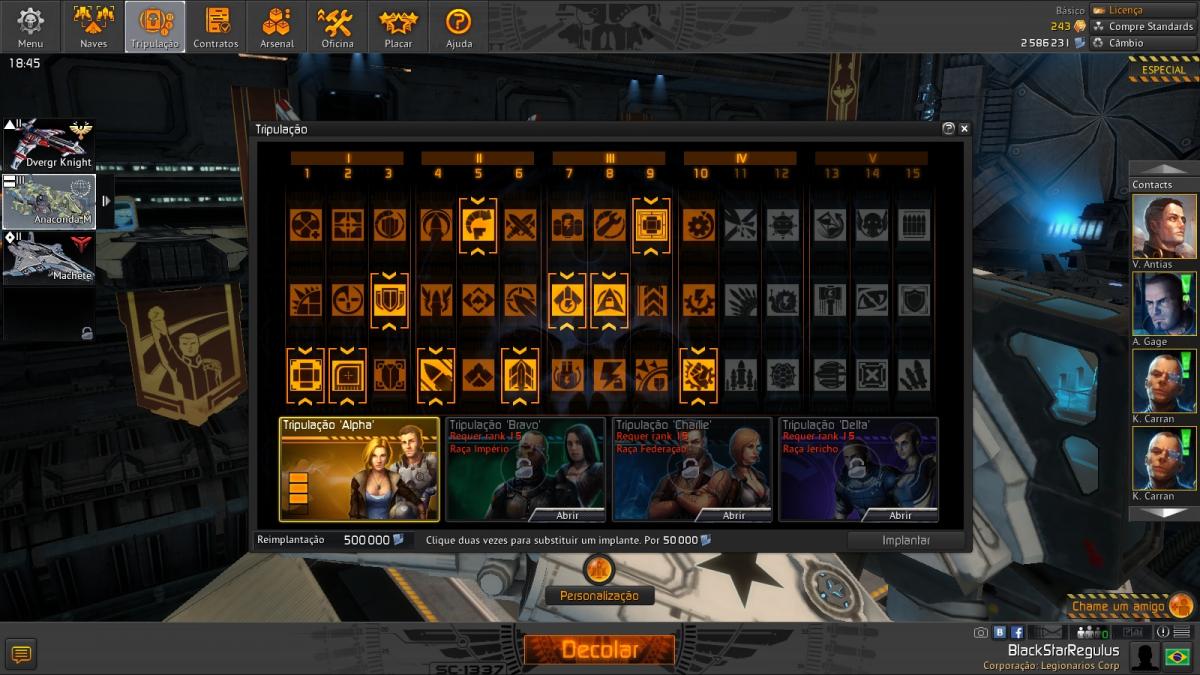Open the chat box icon
The height and width of the screenshot is (675, 1200).
click(x=21, y=655)
